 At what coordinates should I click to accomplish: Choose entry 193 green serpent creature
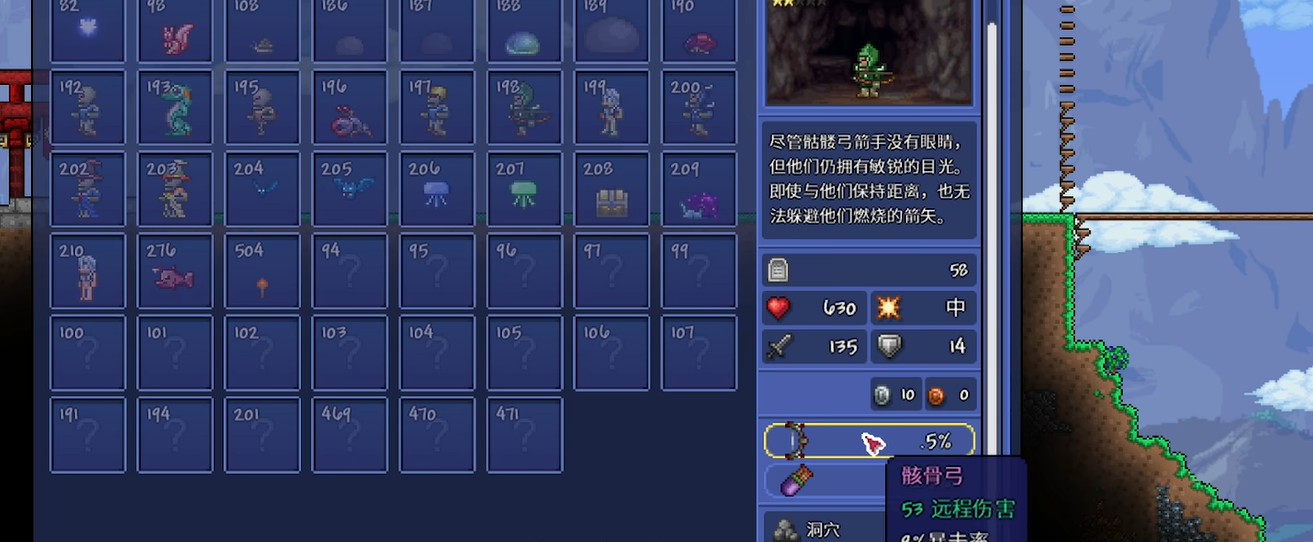click(175, 107)
